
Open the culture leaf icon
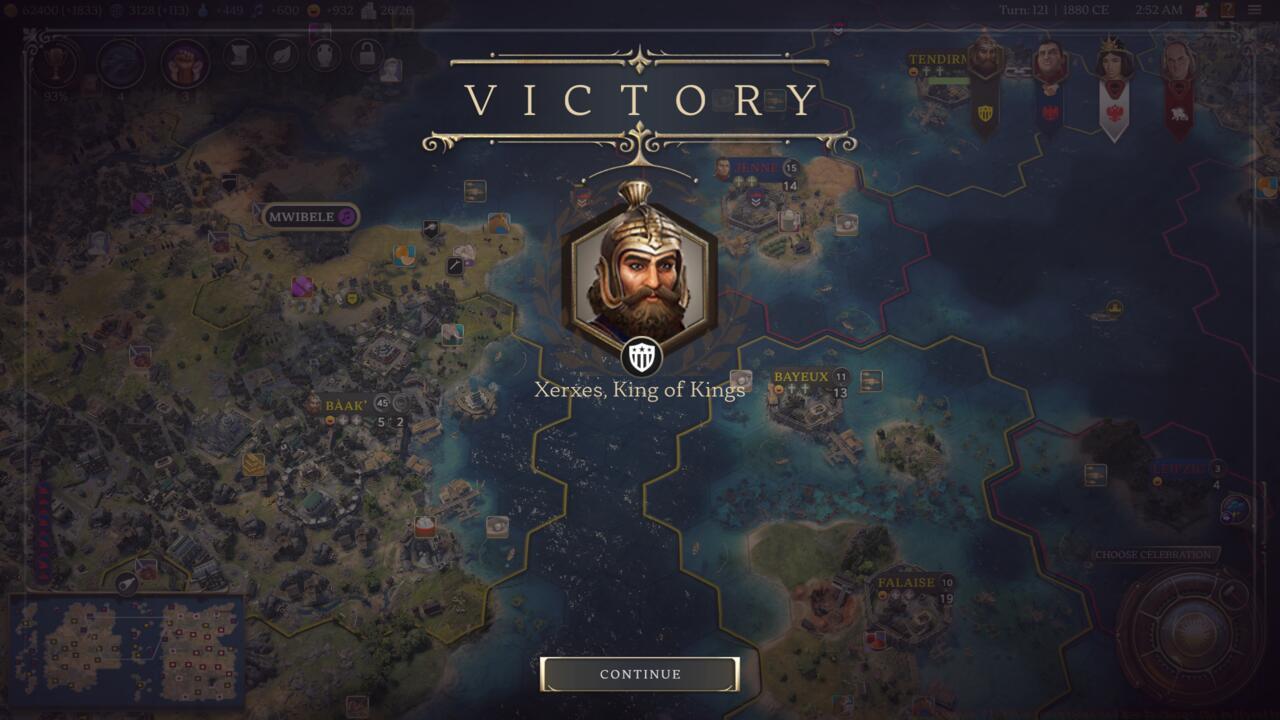(x=281, y=54)
